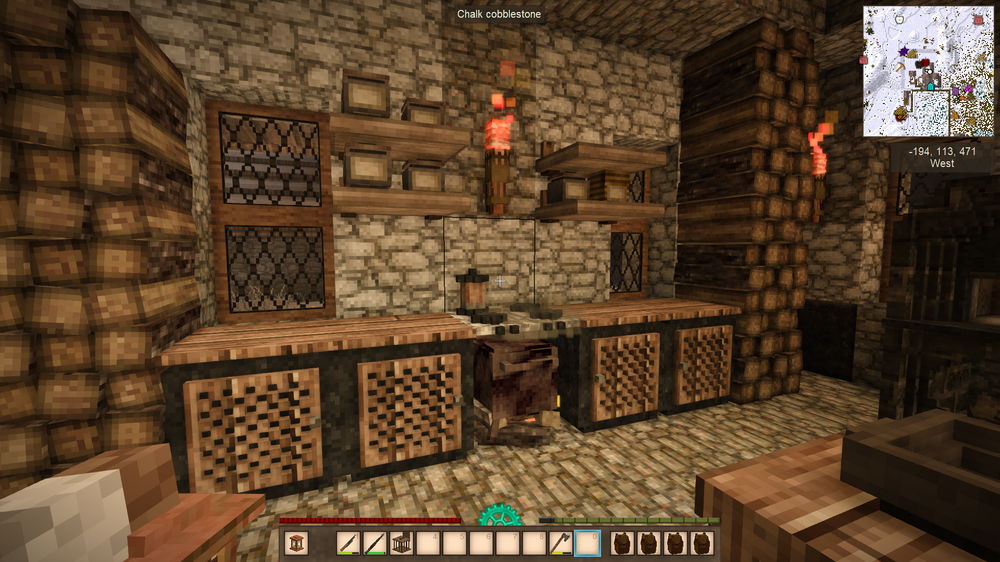Click the highlighted empty hotbar slot
Viewport: 1000px width, 562px height.
pos(589,543)
